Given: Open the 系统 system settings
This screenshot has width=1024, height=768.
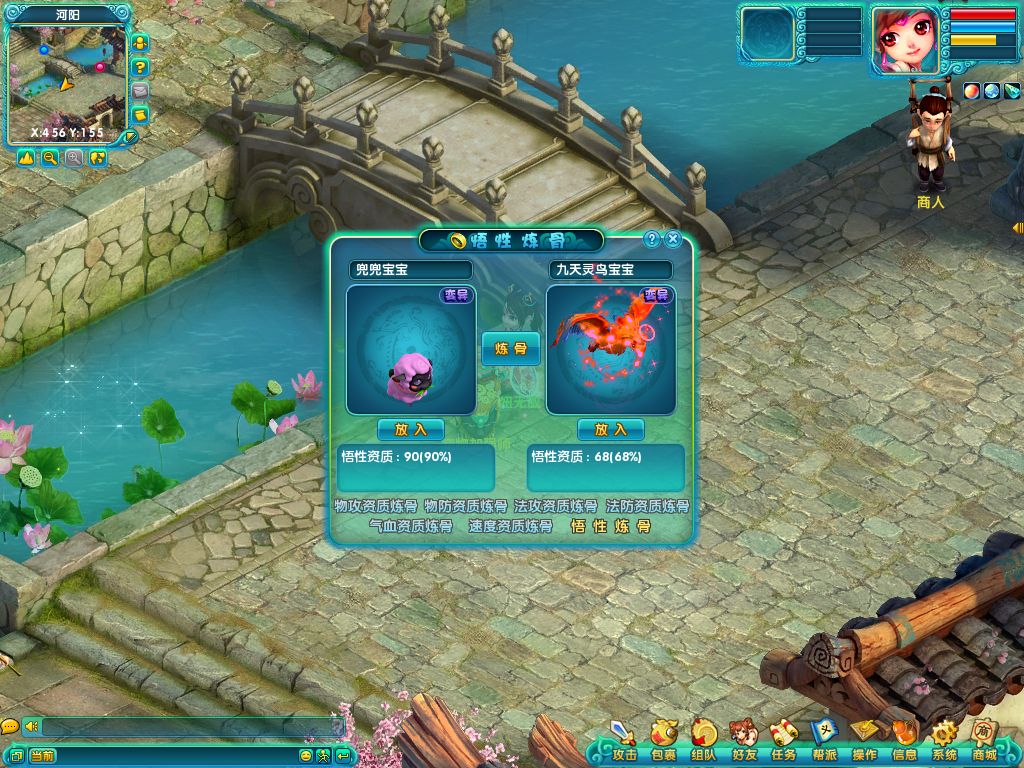Looking at the screenshot, I should (944, 740).
